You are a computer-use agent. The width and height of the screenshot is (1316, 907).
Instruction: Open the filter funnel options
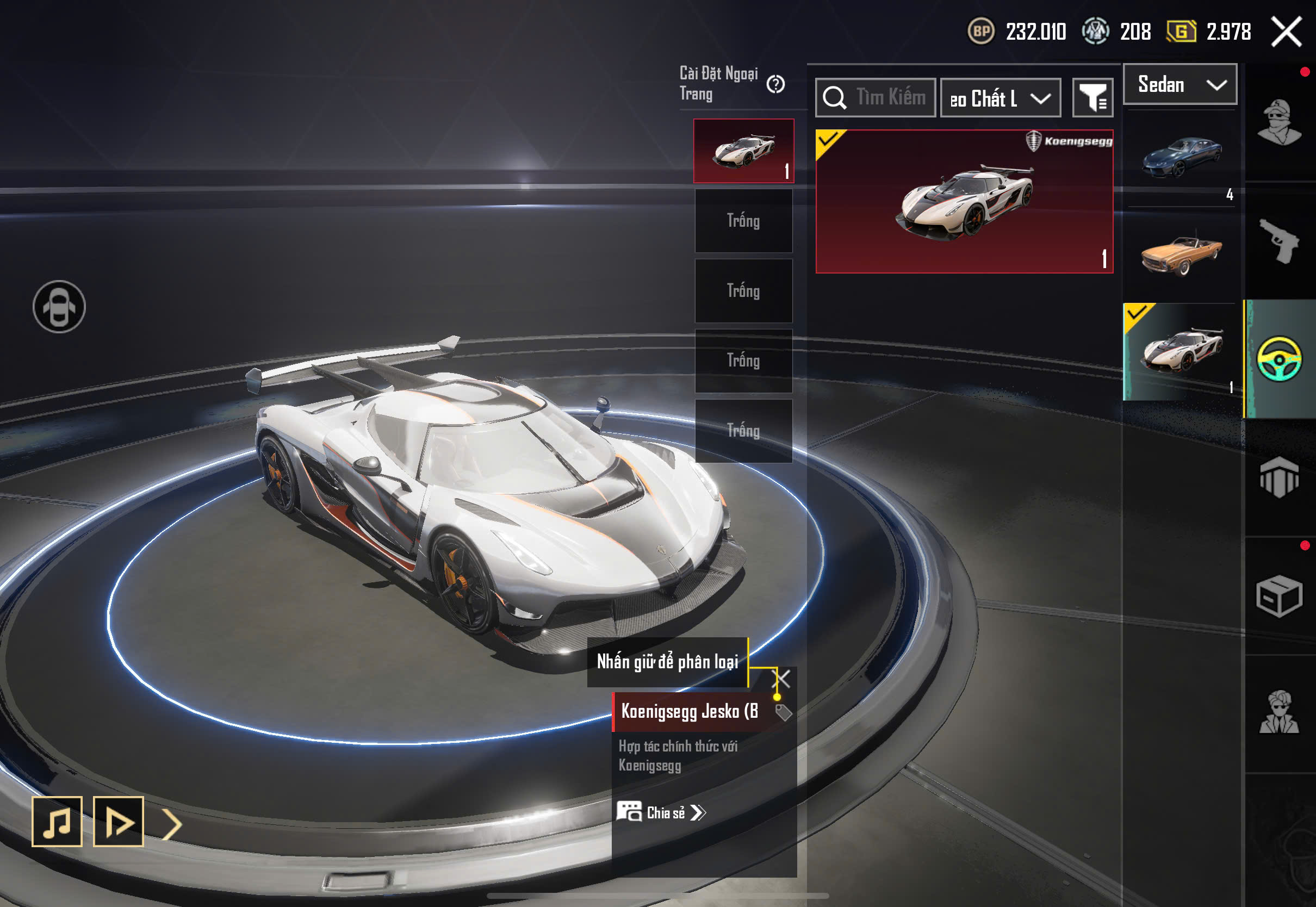(x=1092, y=98)
